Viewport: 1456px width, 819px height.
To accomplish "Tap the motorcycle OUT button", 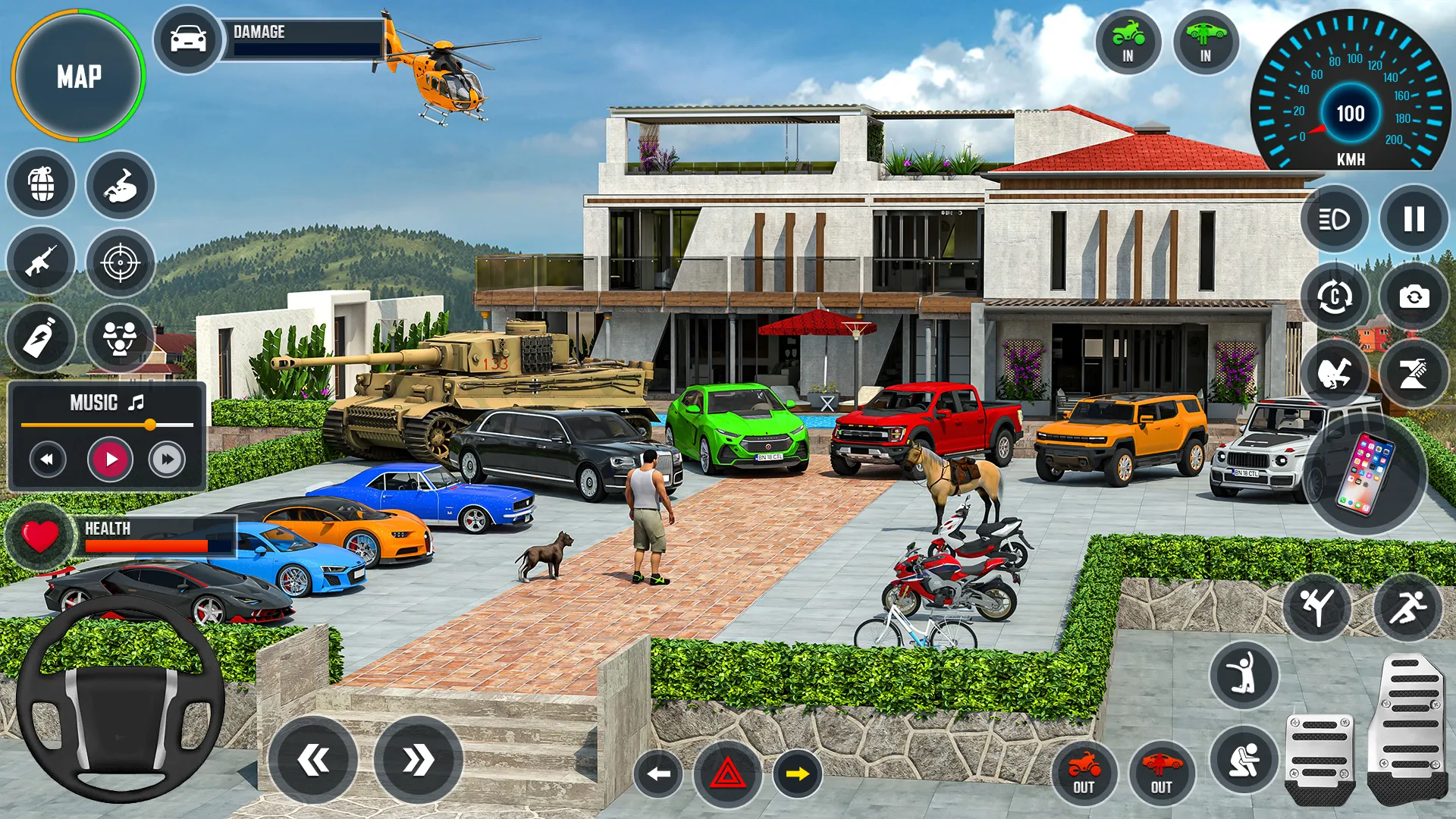I will coord(1084,773).
